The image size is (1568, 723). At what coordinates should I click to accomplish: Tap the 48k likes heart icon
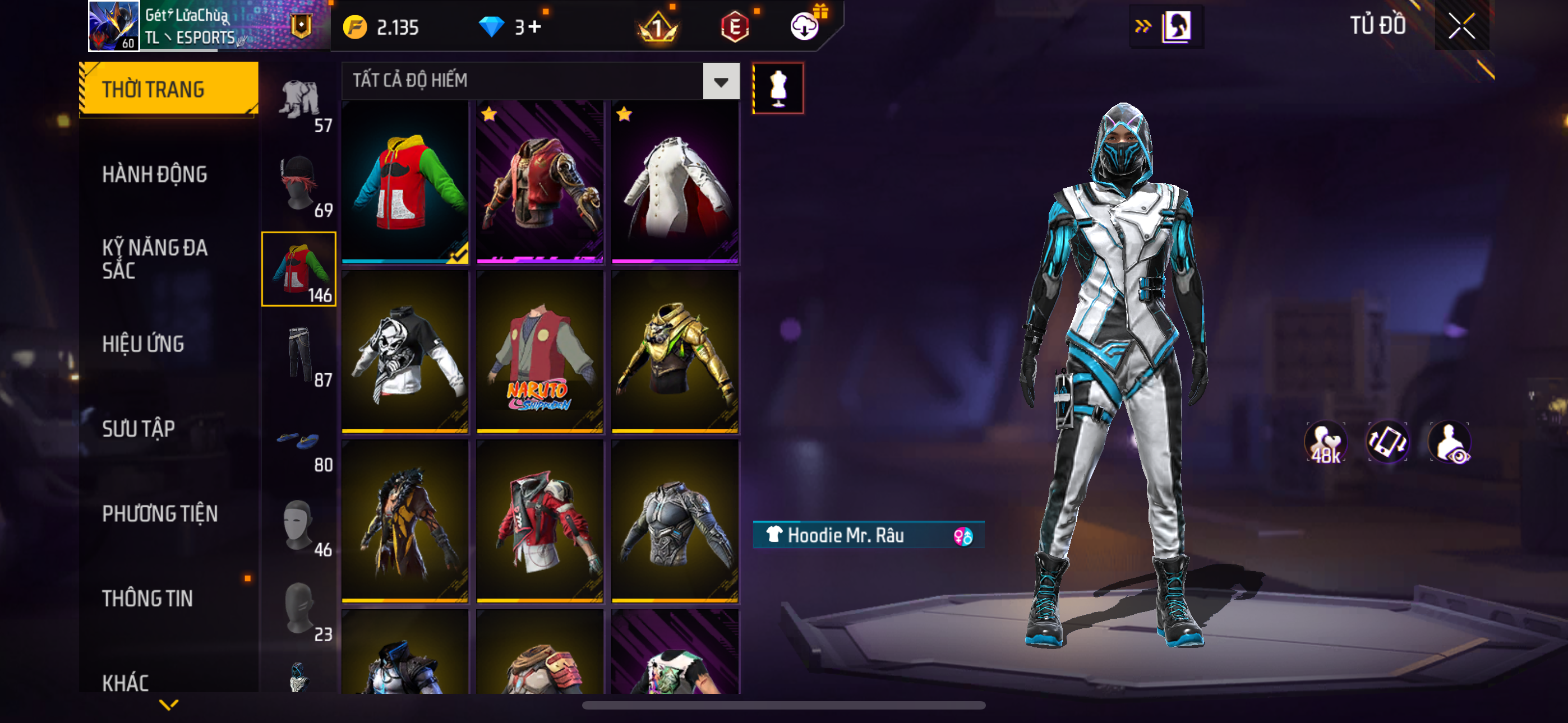pos(1326,442)
